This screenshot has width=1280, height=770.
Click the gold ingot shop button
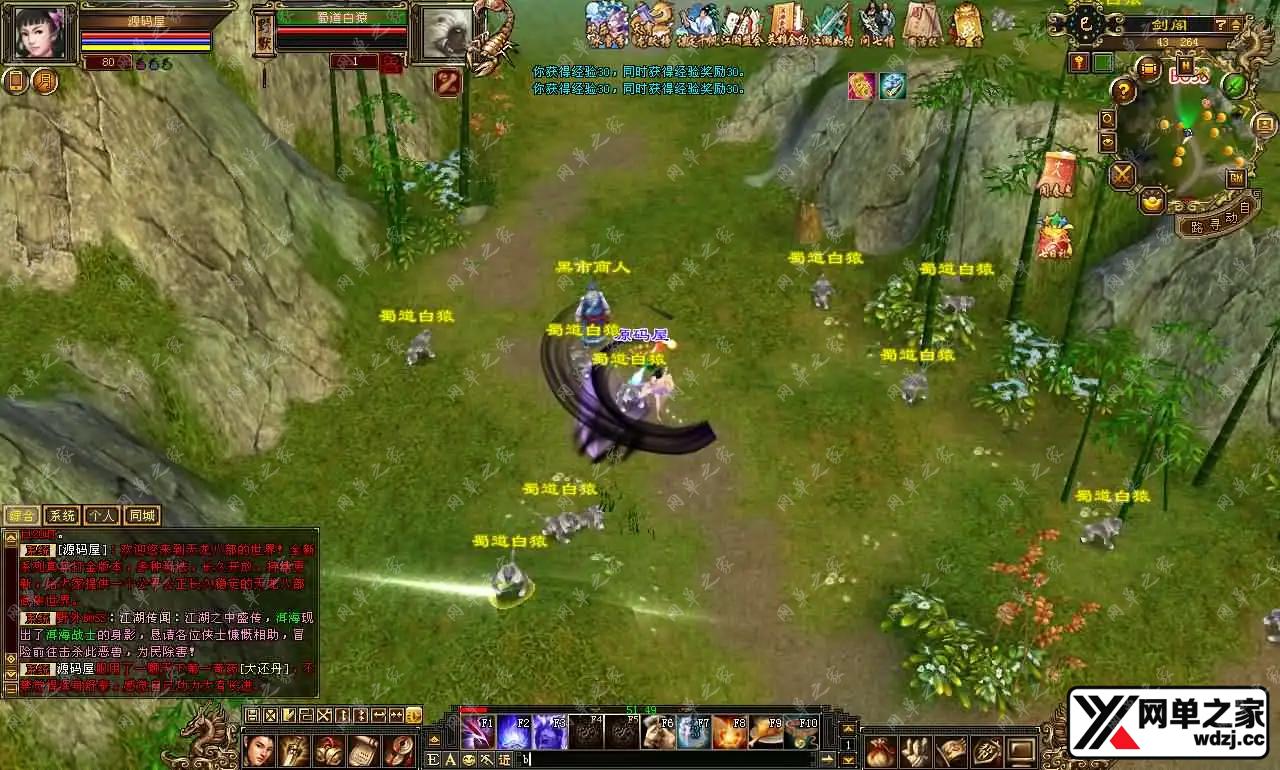[x=1153, y=199]
